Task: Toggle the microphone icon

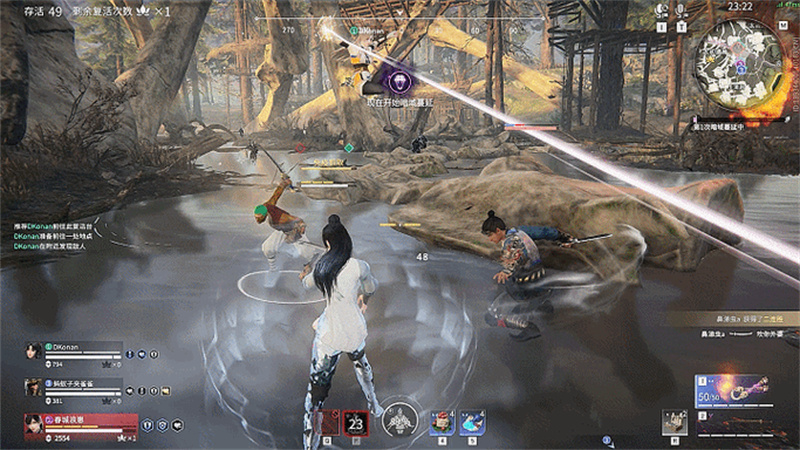Action: coord(682,11)
